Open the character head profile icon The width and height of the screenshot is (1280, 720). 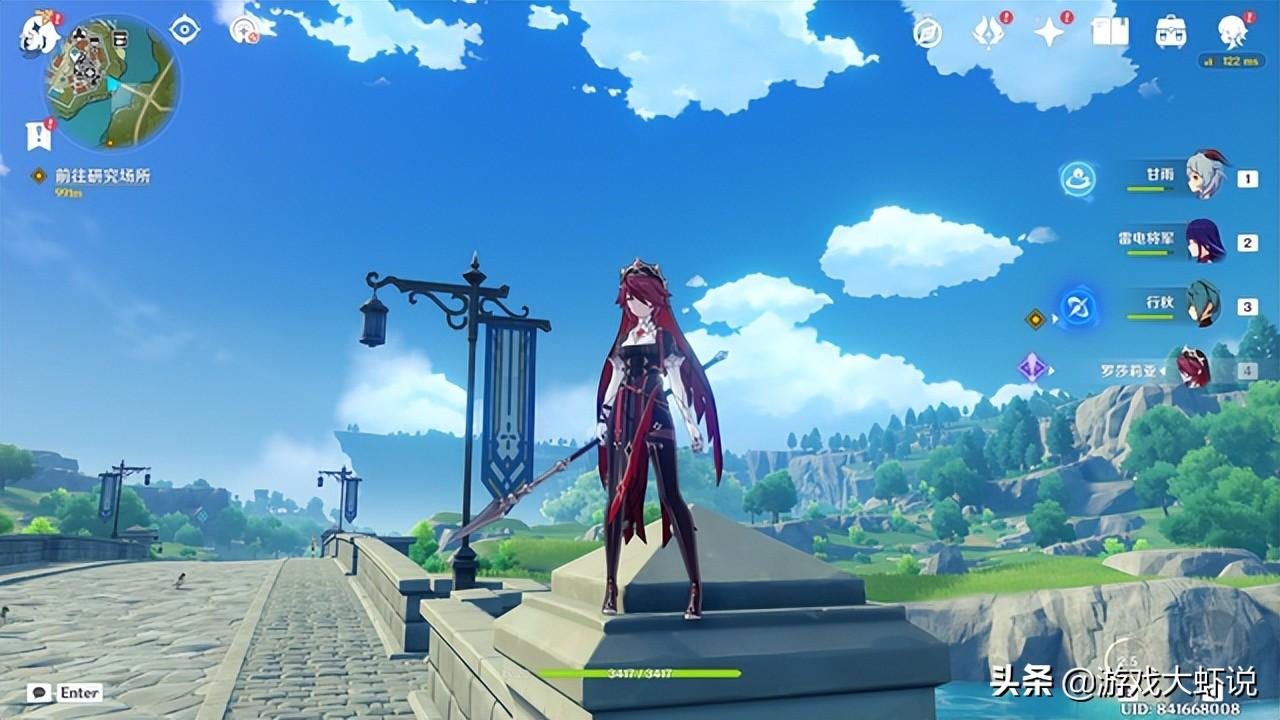pyautogui.click(x=1232, y=33)
